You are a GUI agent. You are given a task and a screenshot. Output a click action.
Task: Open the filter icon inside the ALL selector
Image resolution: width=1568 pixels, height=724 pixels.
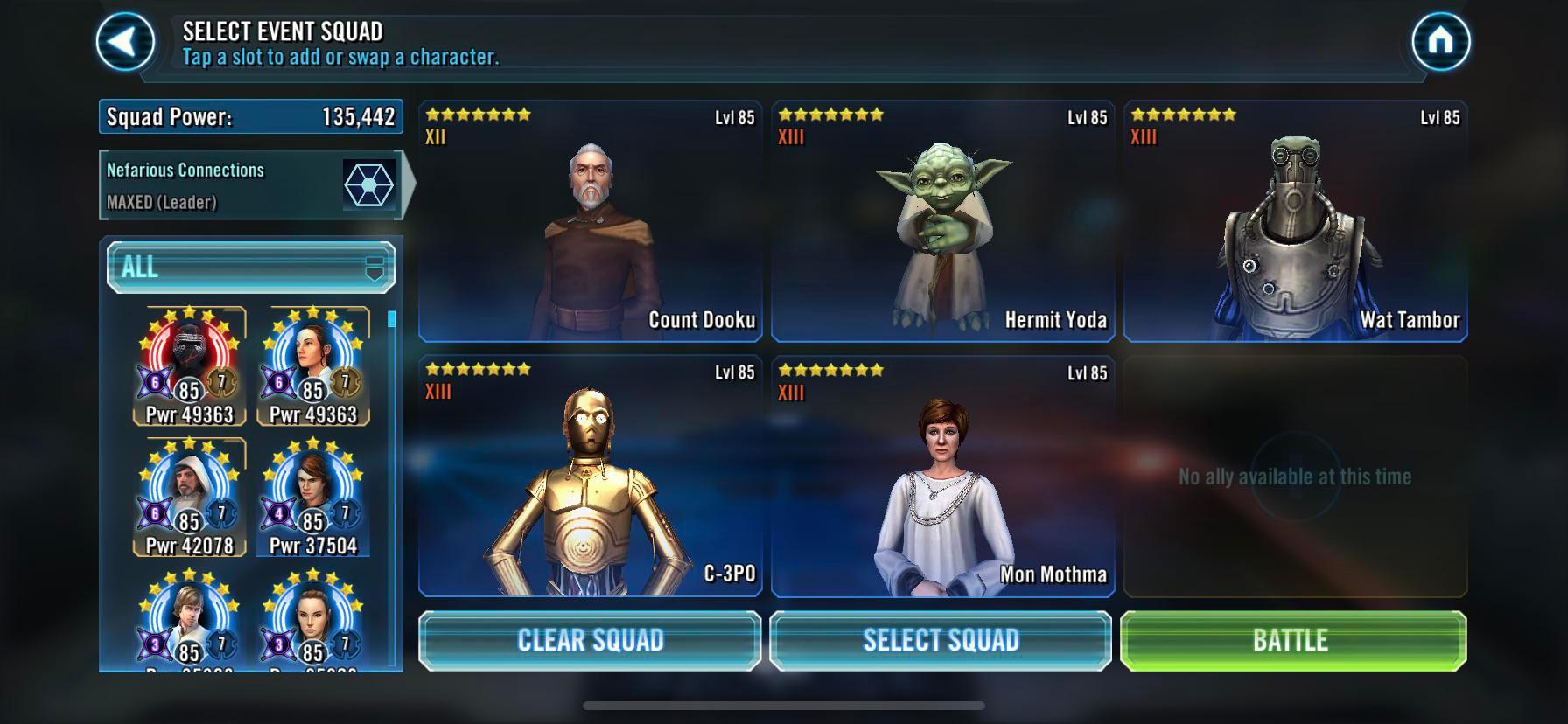tap(374, 267)
